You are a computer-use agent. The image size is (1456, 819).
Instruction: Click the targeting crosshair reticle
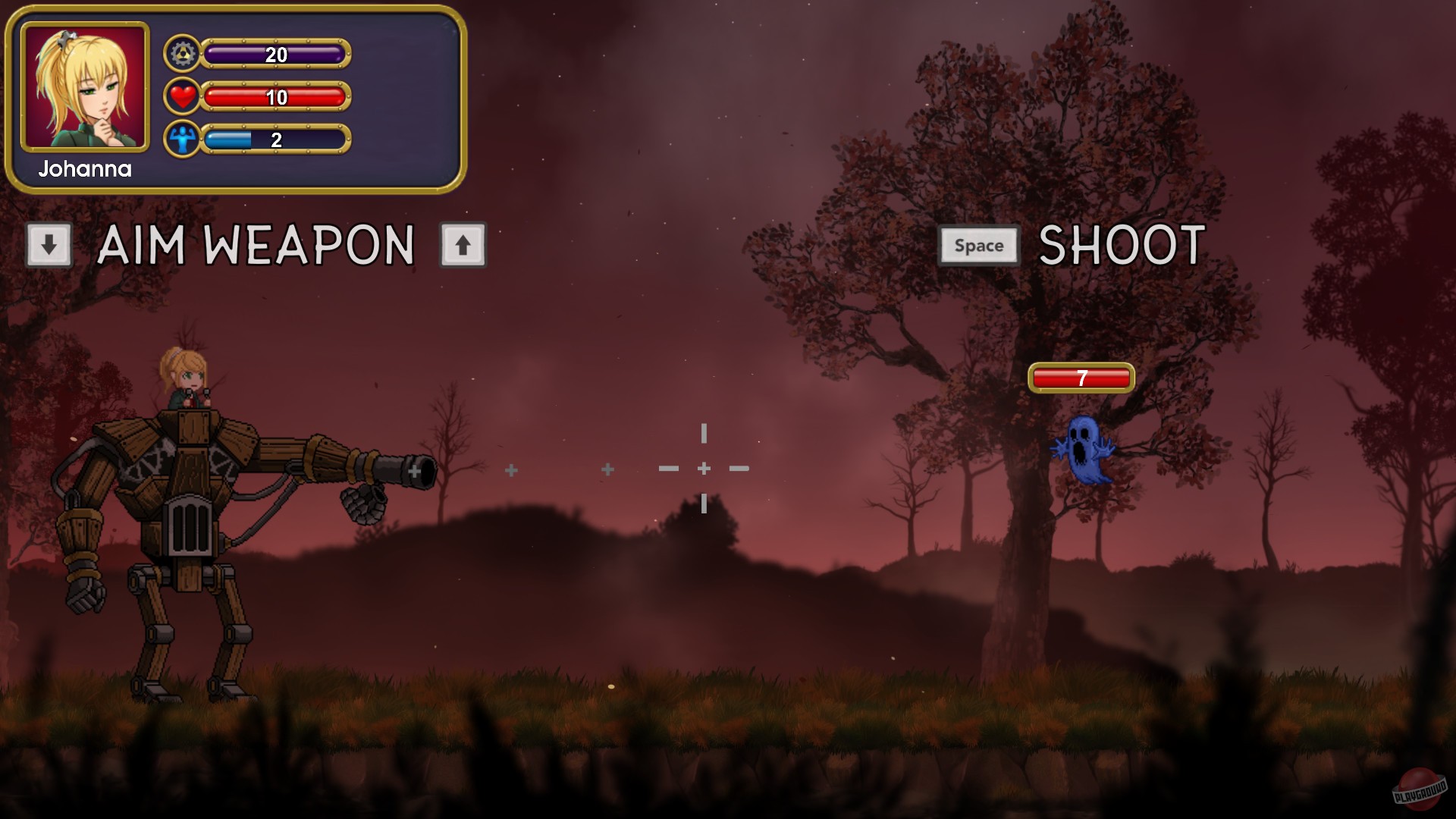(x=704, y=469)
